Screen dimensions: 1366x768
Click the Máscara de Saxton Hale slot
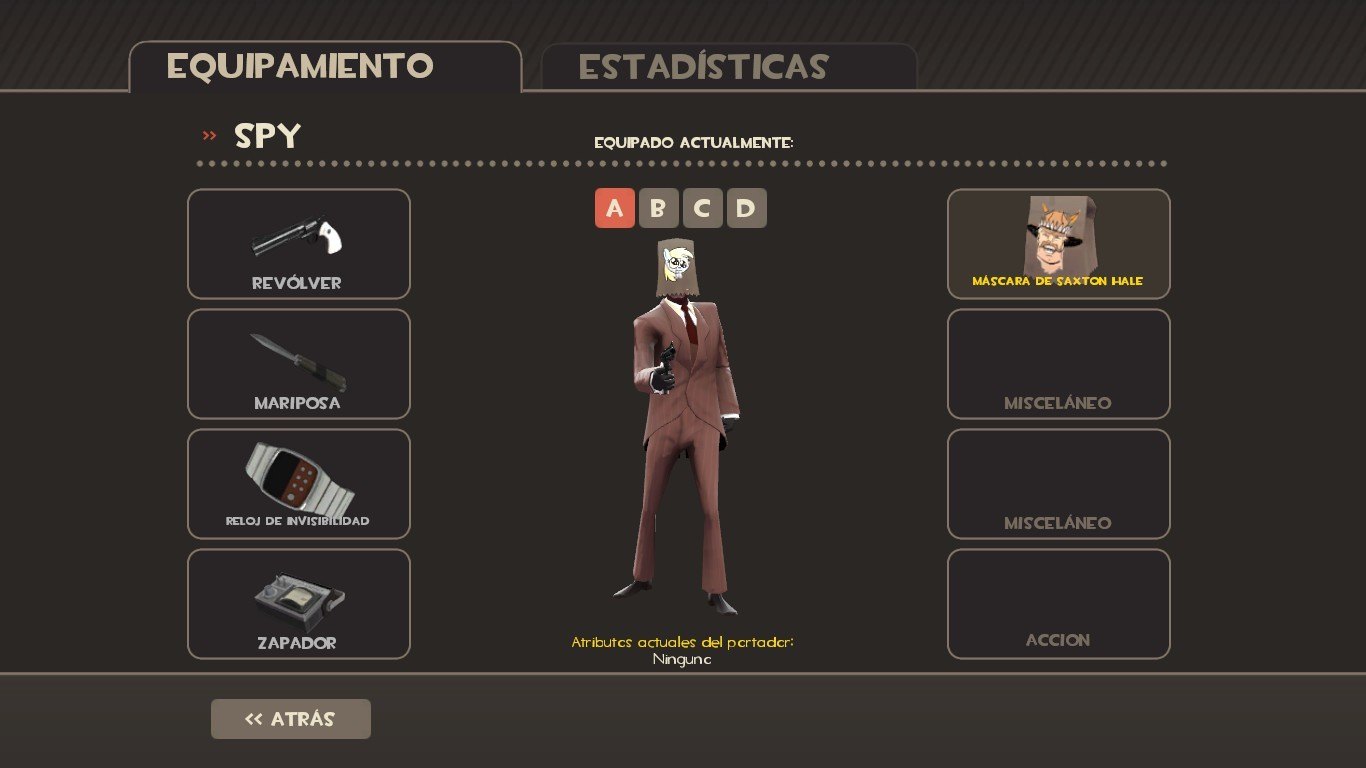click(1058, 244)
